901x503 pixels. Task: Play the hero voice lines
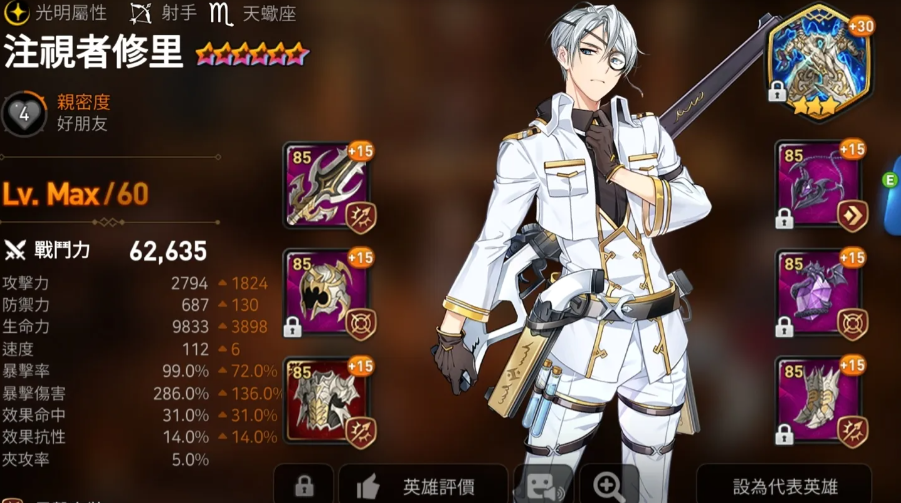pos(541,485)
